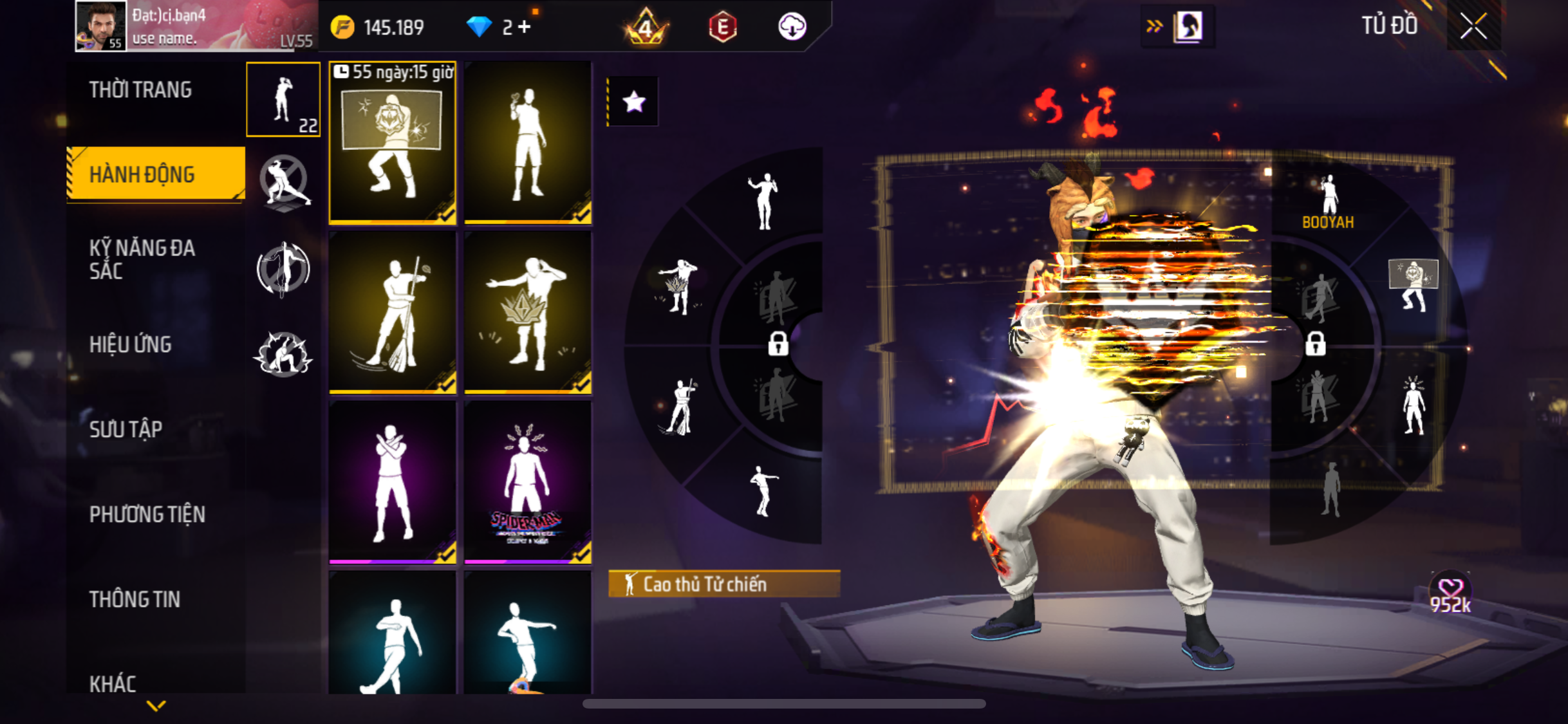Image resolution: width=1568 pixels, height=724 pixels.
Task: Select the Spider-Man emote tile
Action: pos(528,483)
